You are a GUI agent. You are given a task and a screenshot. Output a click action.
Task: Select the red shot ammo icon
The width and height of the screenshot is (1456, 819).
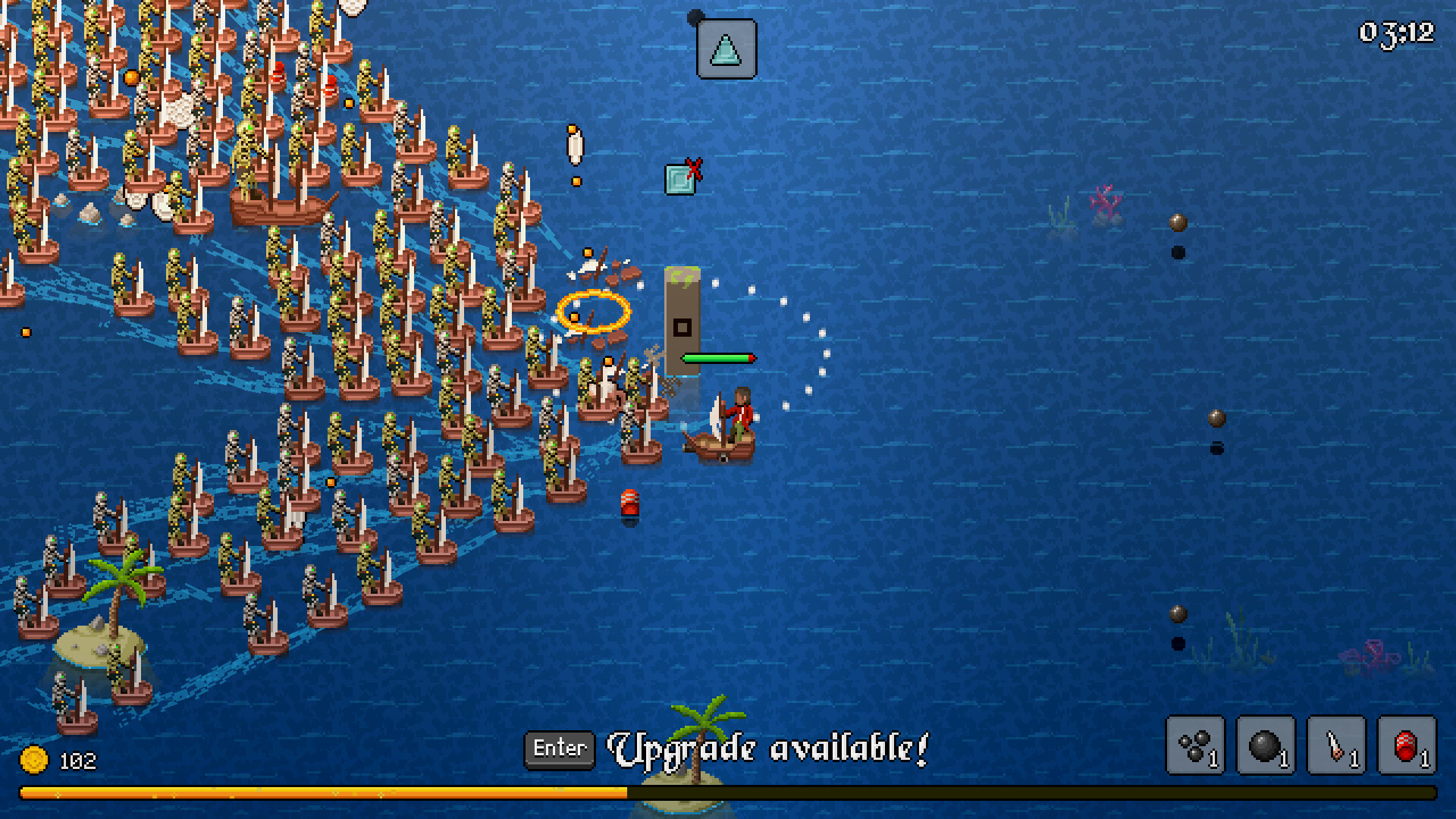point(1407,745)
